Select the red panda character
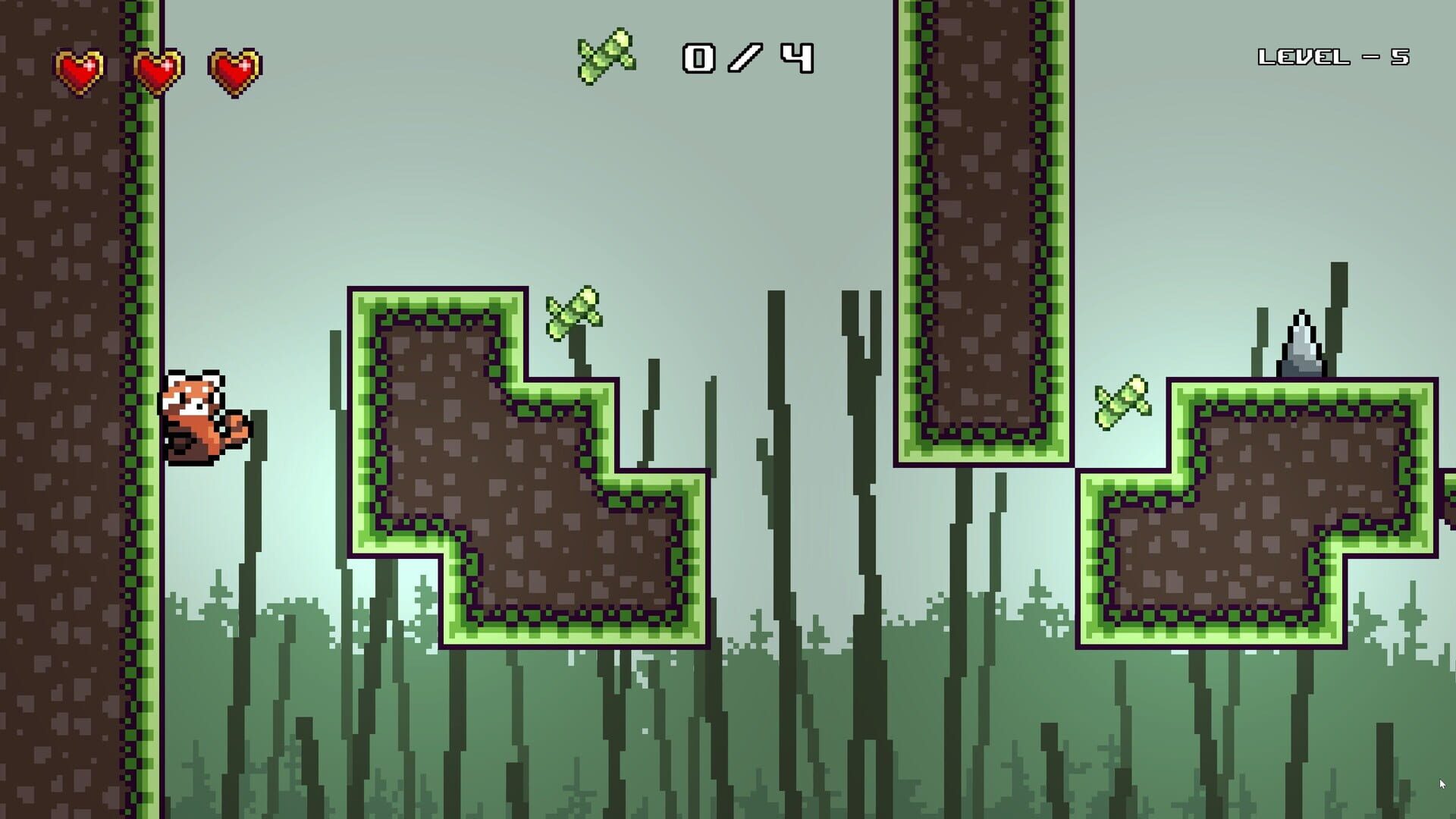The width and height of the screenshot is (1456, 819). point(202,421)
